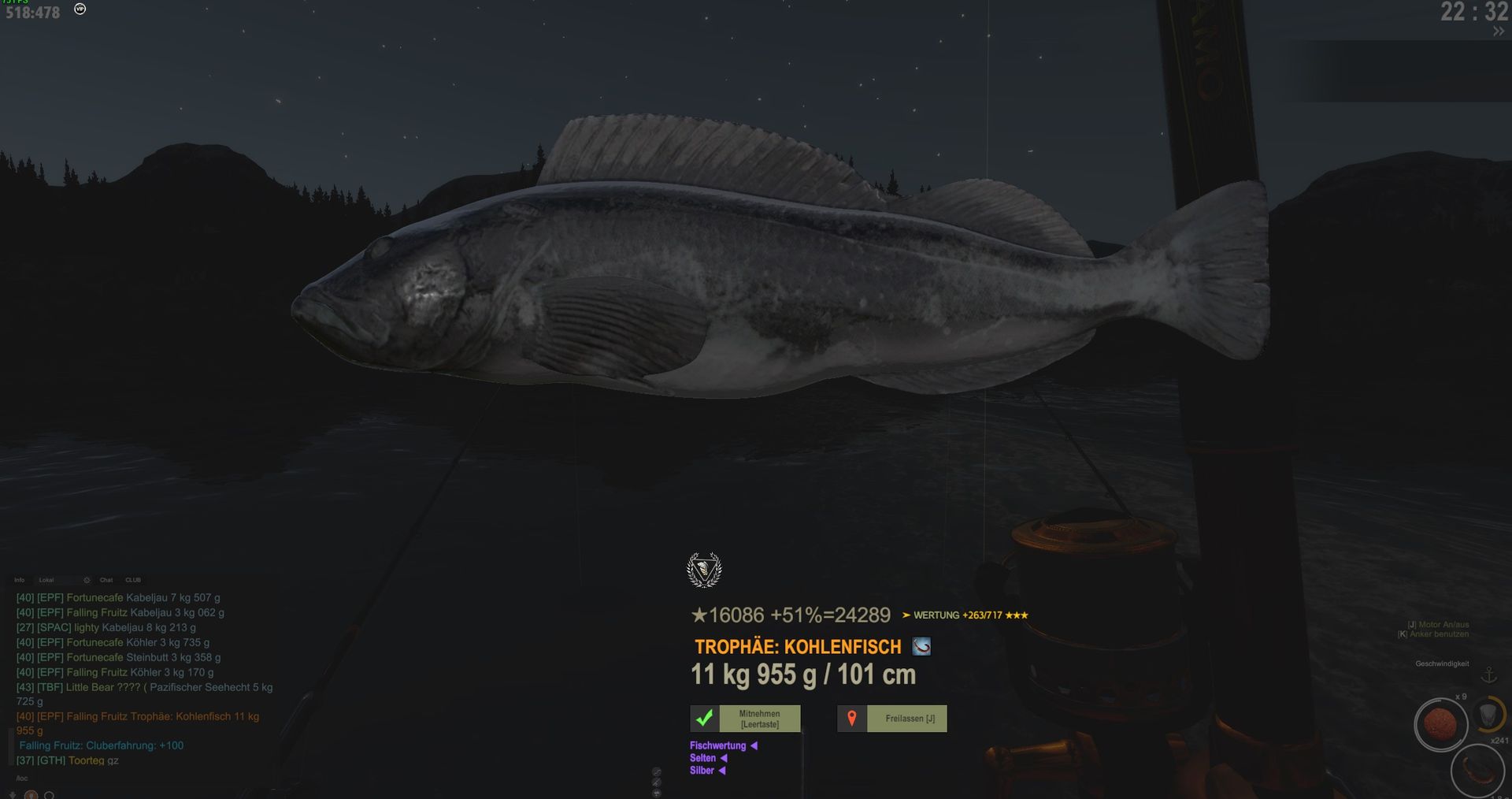Expand panel with double-arrow under clock

pyautogui.click(x=1498, y=32)
